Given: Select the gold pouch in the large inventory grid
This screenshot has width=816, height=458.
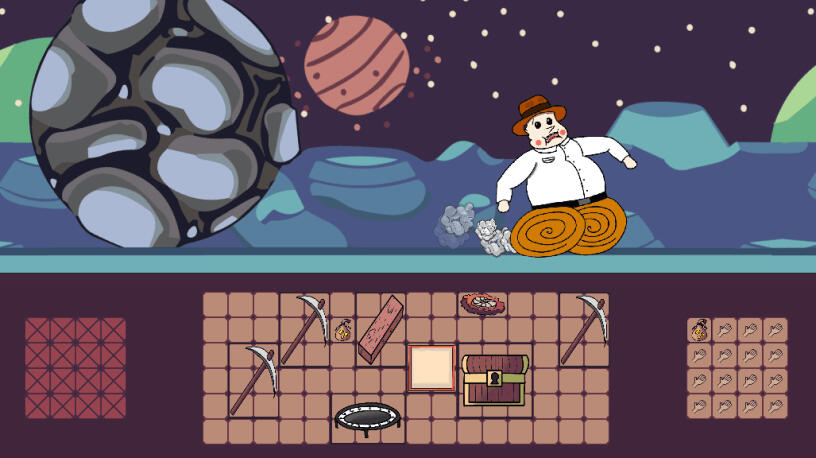Looking at the screenshot, I should click(343, 328).
